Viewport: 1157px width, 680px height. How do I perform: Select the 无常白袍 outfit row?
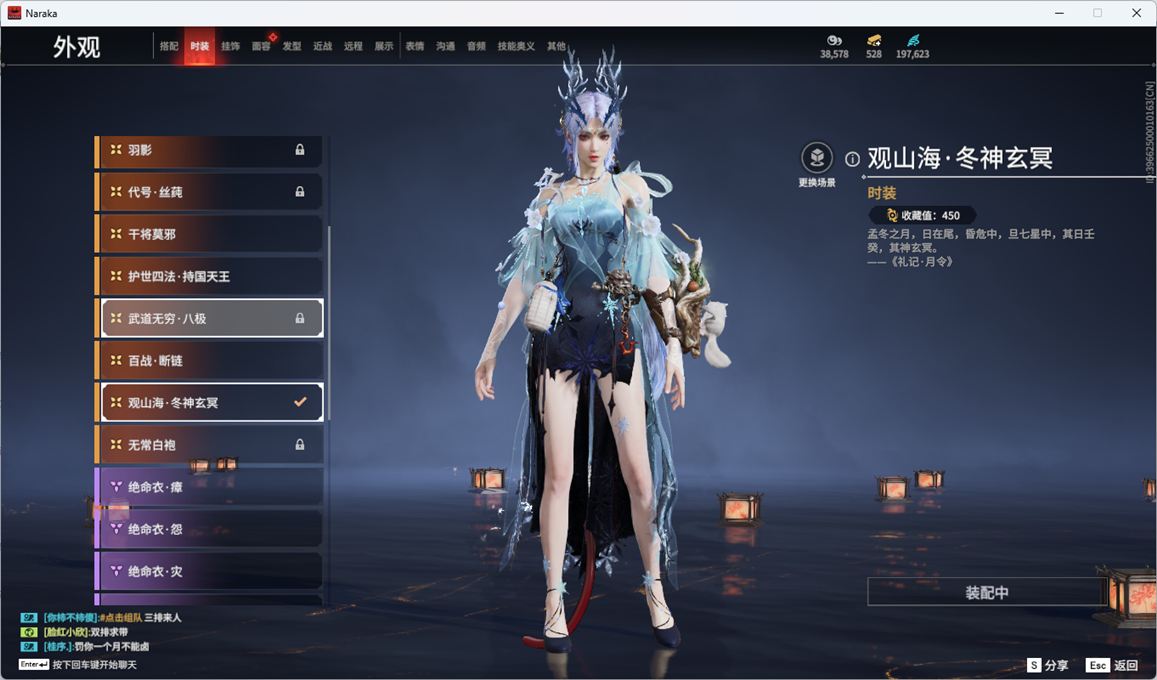coord(210,444)
